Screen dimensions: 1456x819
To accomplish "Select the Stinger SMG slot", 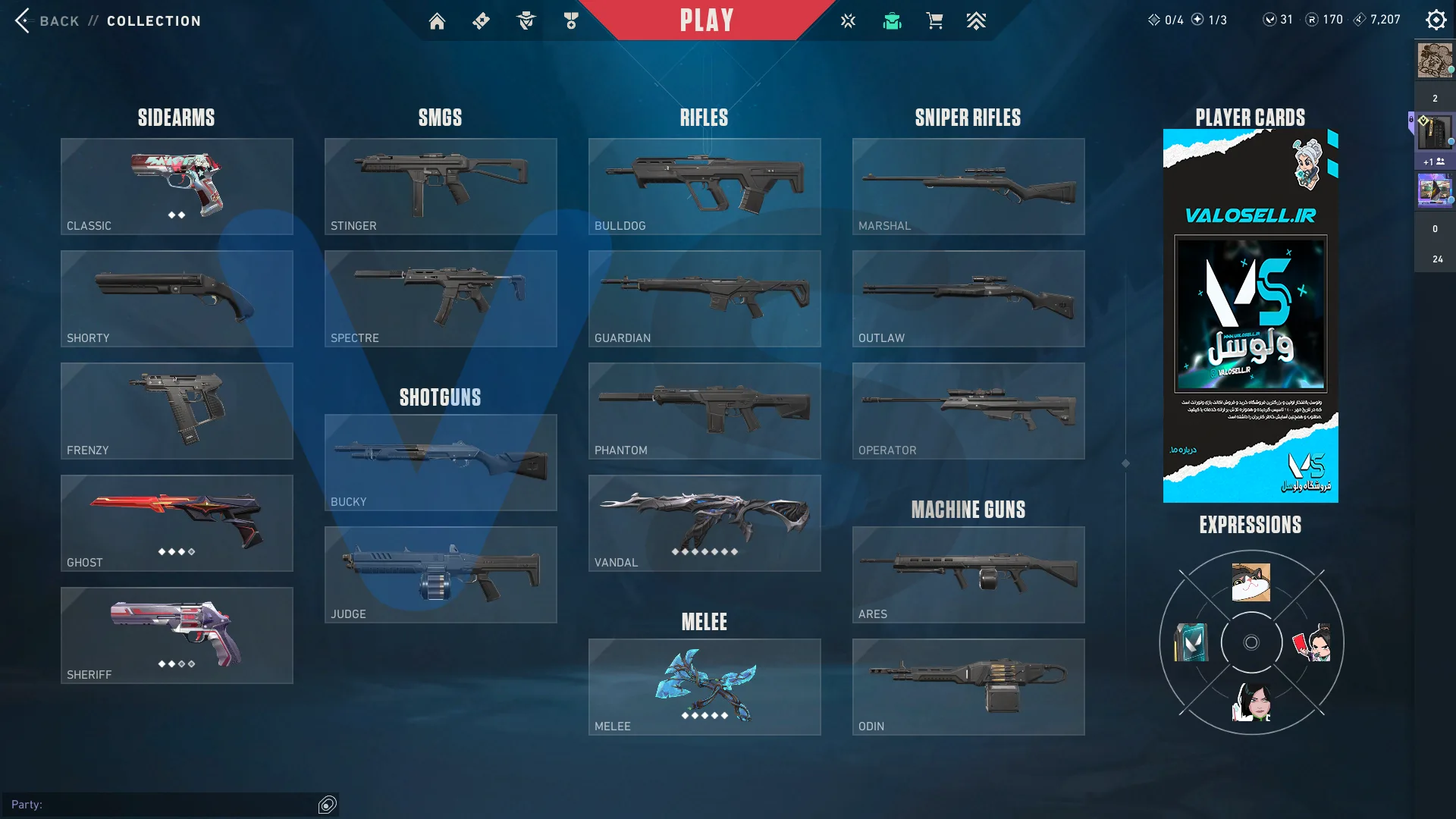I will (x=441, y=187).
